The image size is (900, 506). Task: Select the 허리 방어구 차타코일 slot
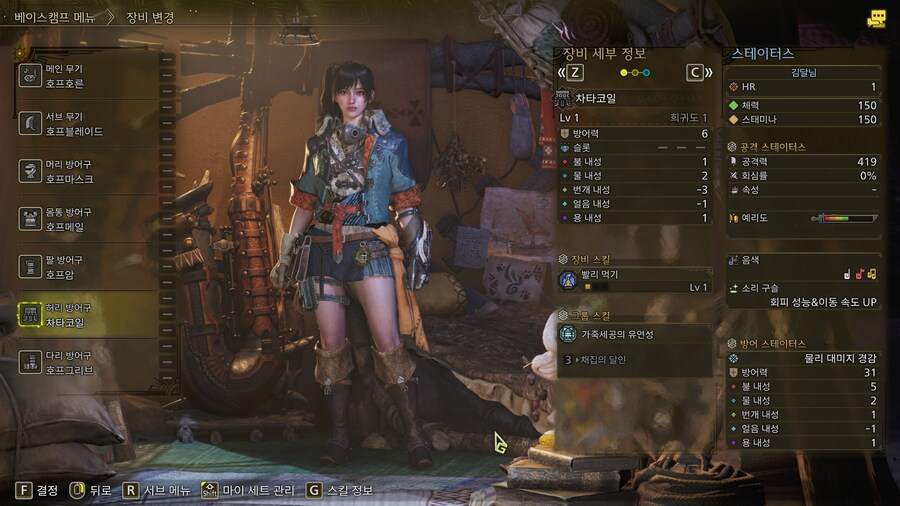pyautogui.click(x=88, y=315)
